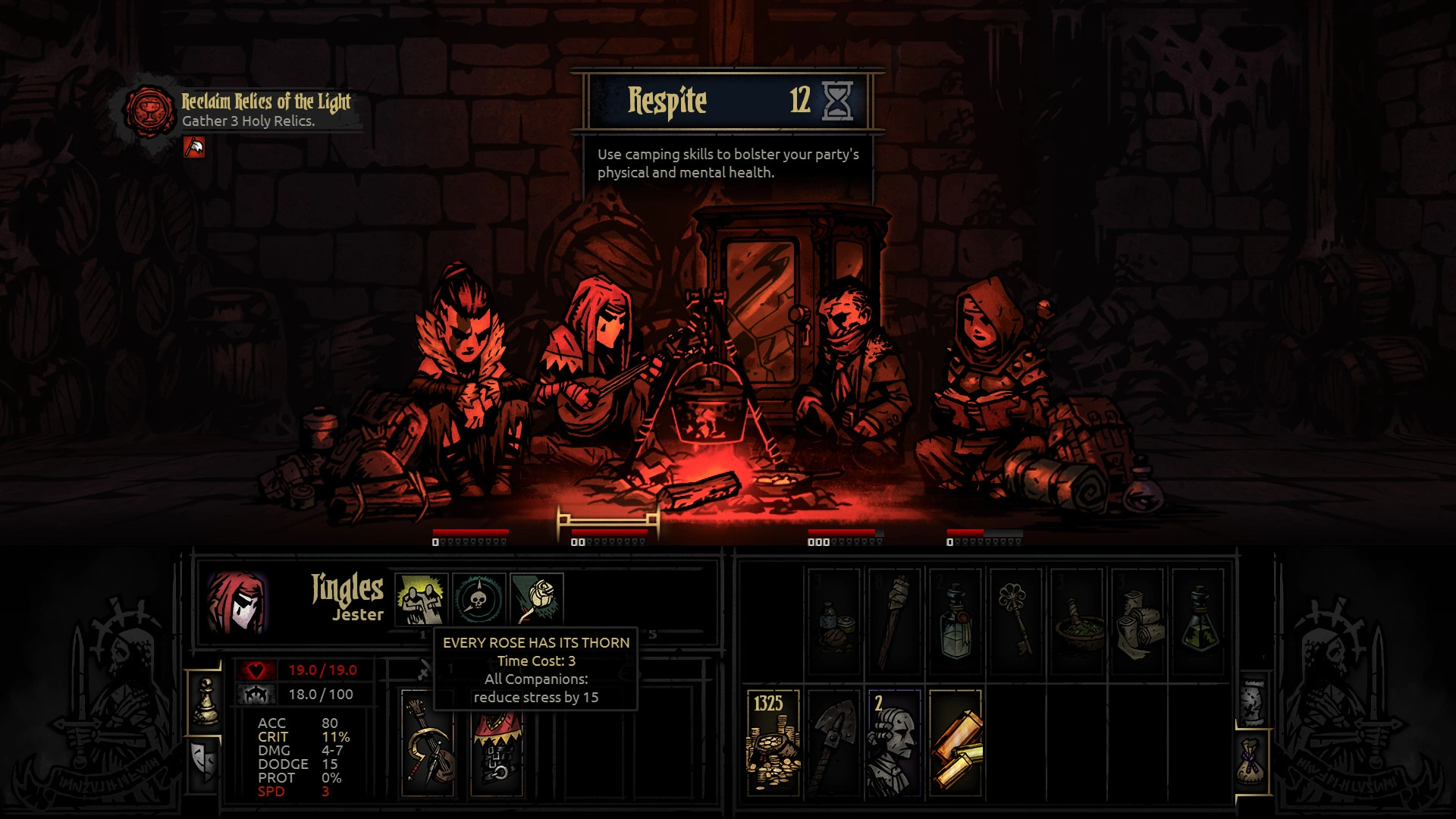The image size is (1456, 819).
Task: Select the two-companions camping skill icon
Action: [422, 598]
